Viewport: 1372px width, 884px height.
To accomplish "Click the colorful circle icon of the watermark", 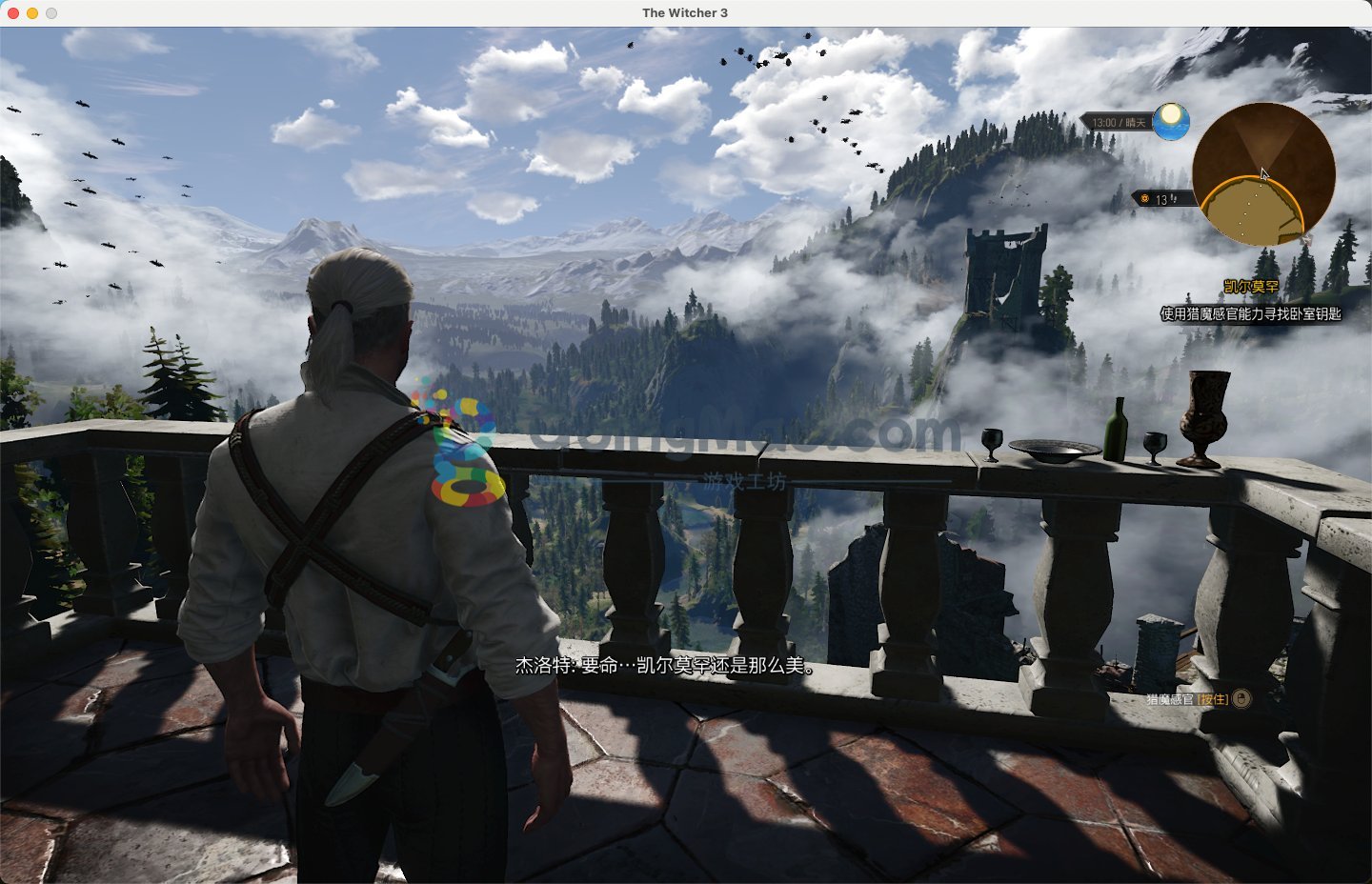I will [466, 486].
